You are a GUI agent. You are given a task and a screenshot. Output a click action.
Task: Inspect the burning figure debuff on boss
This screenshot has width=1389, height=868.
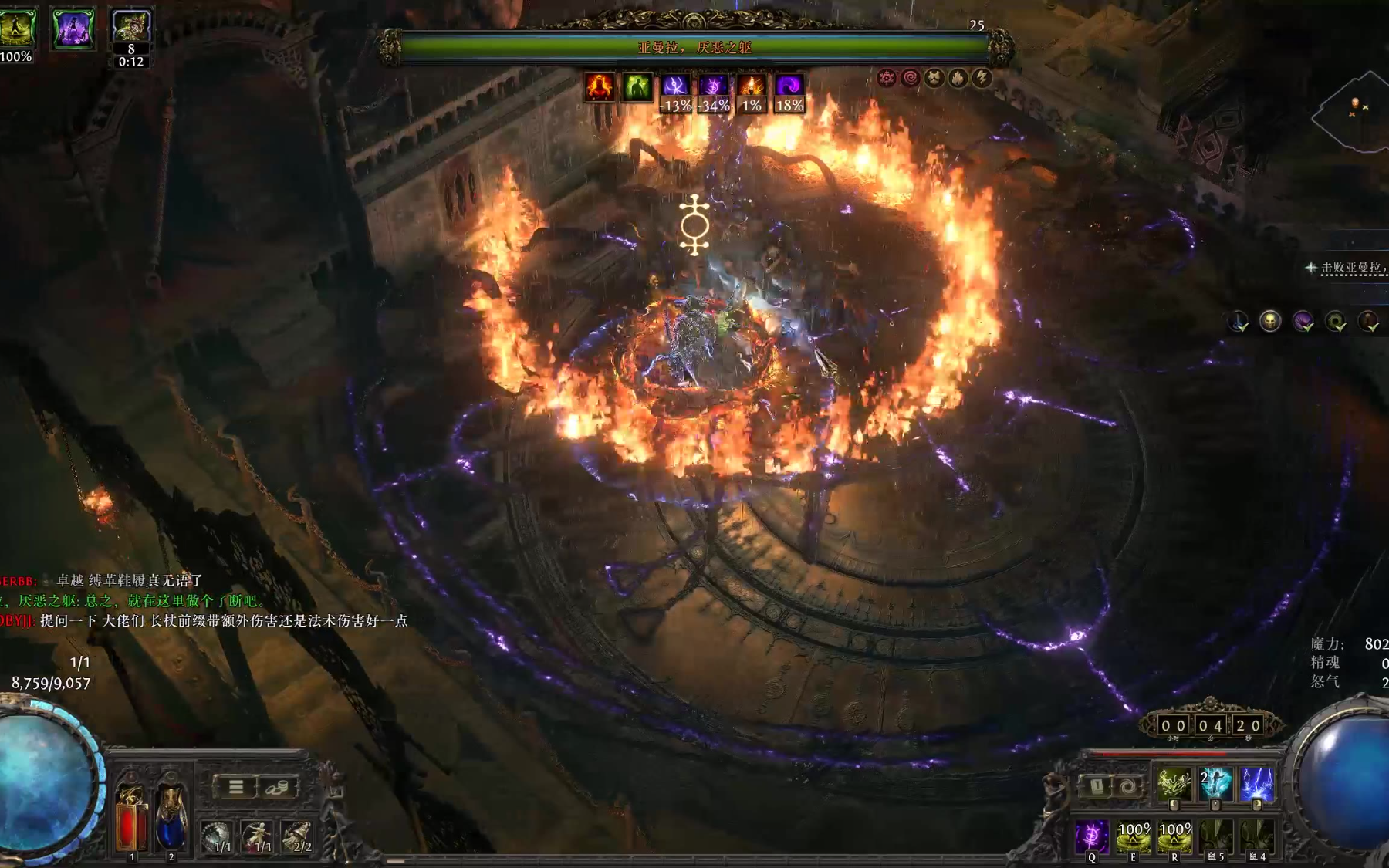[599, 87]
